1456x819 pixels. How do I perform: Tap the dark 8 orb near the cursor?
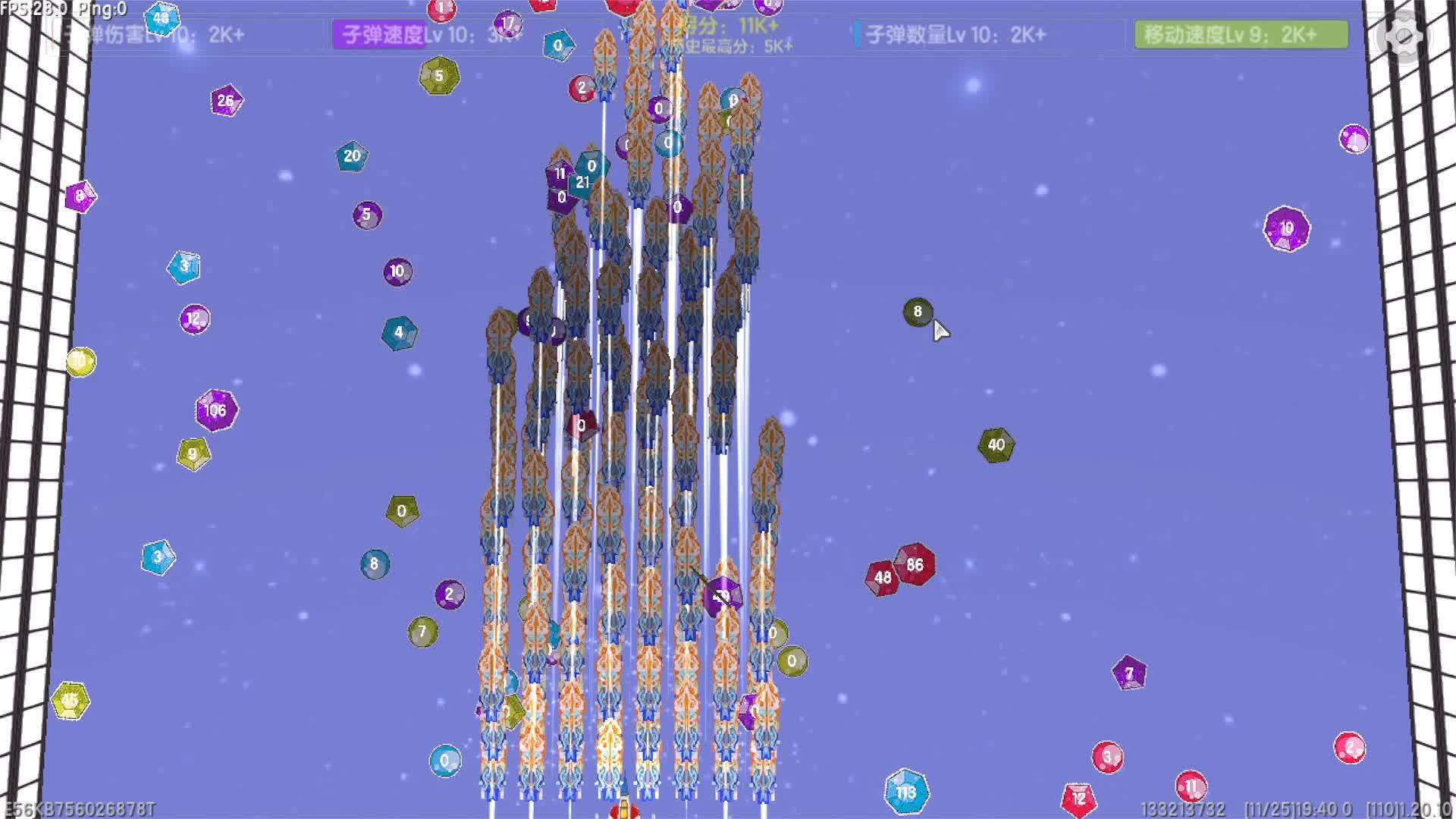click(917, 312)
